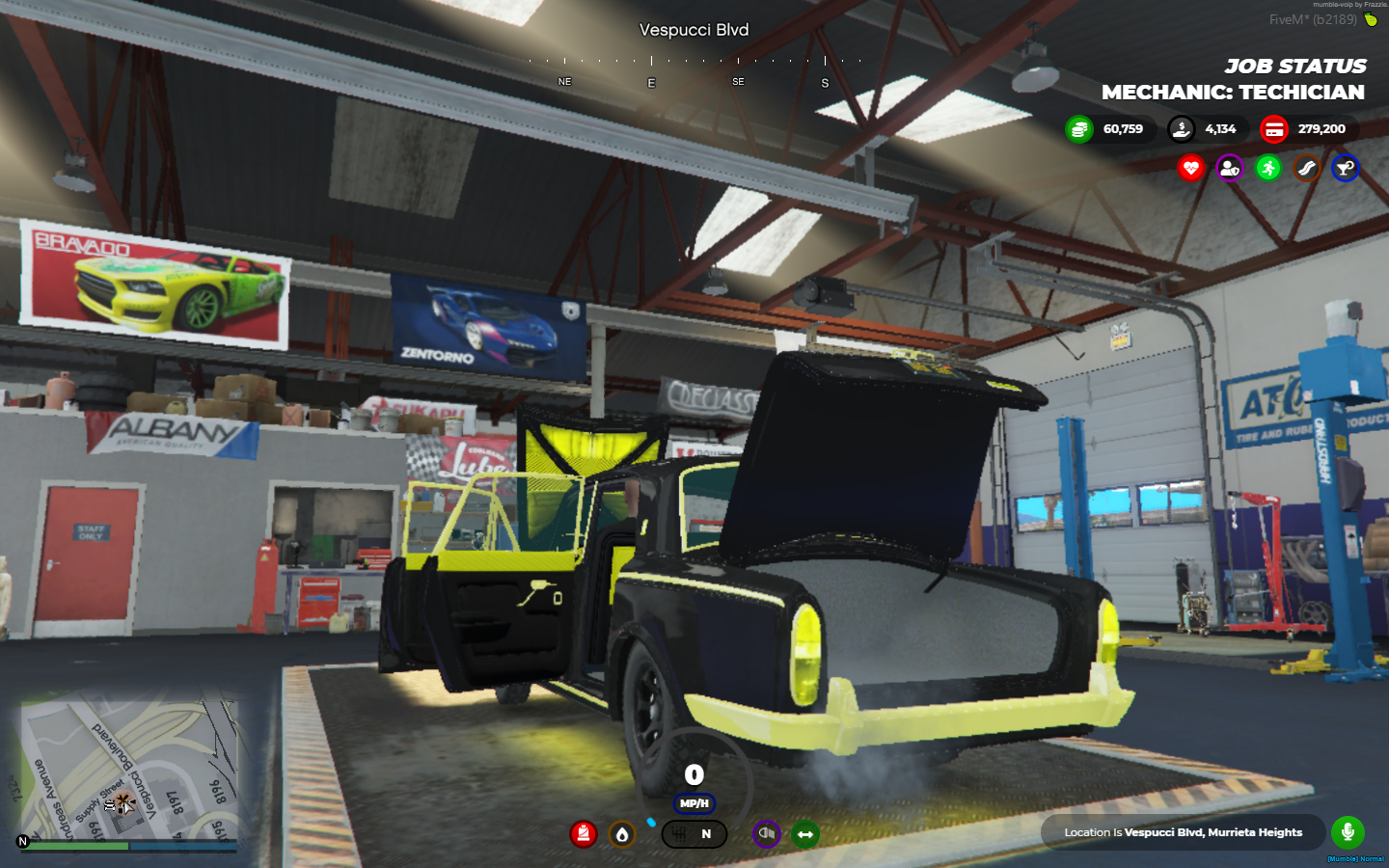Viewport: 1389px width, 868px height.
Task: Select the fuel drop indicator icon
Action: pyautogui.click(x=622, y=834)
